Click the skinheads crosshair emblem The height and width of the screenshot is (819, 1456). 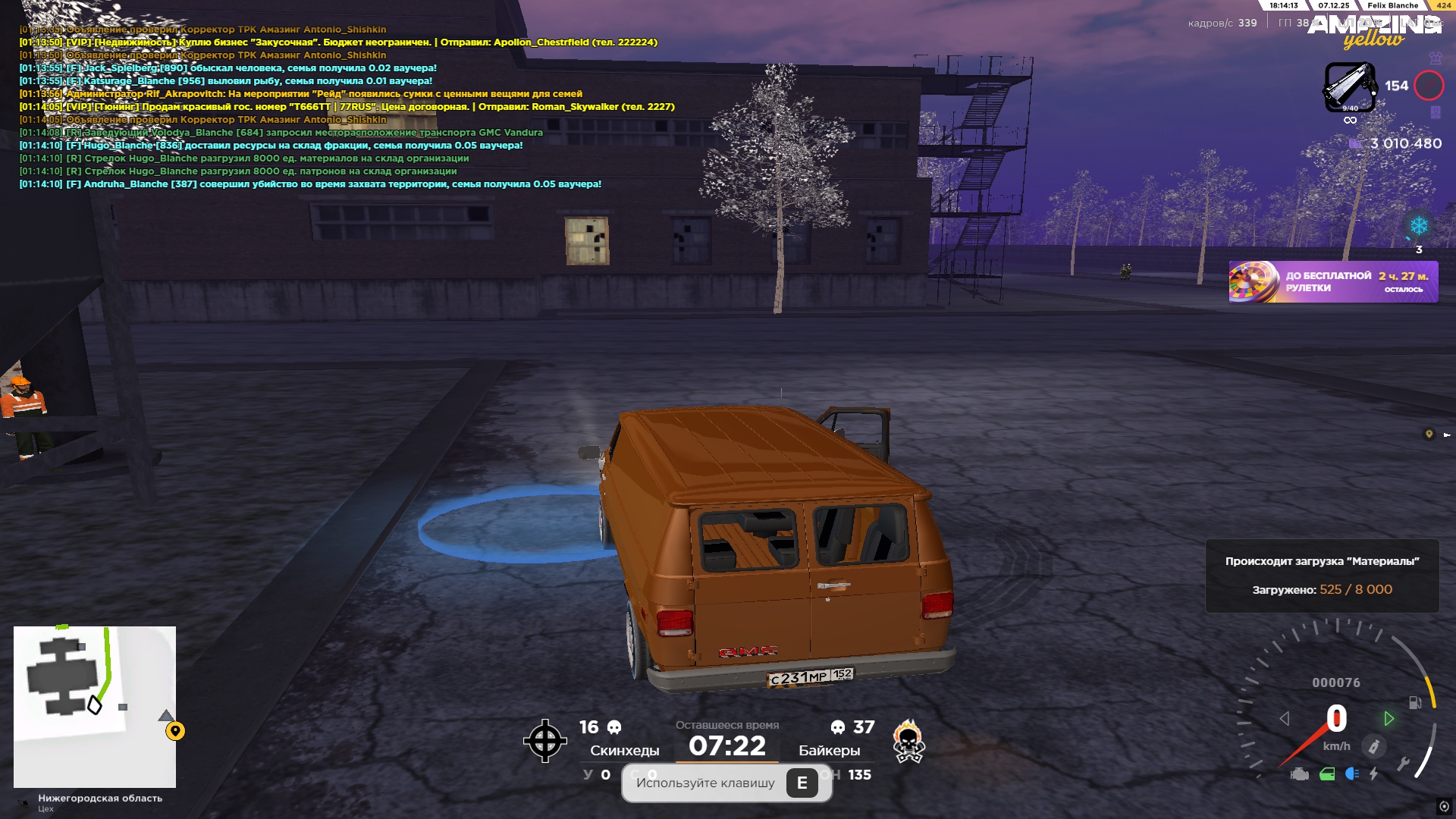[544, 741]
